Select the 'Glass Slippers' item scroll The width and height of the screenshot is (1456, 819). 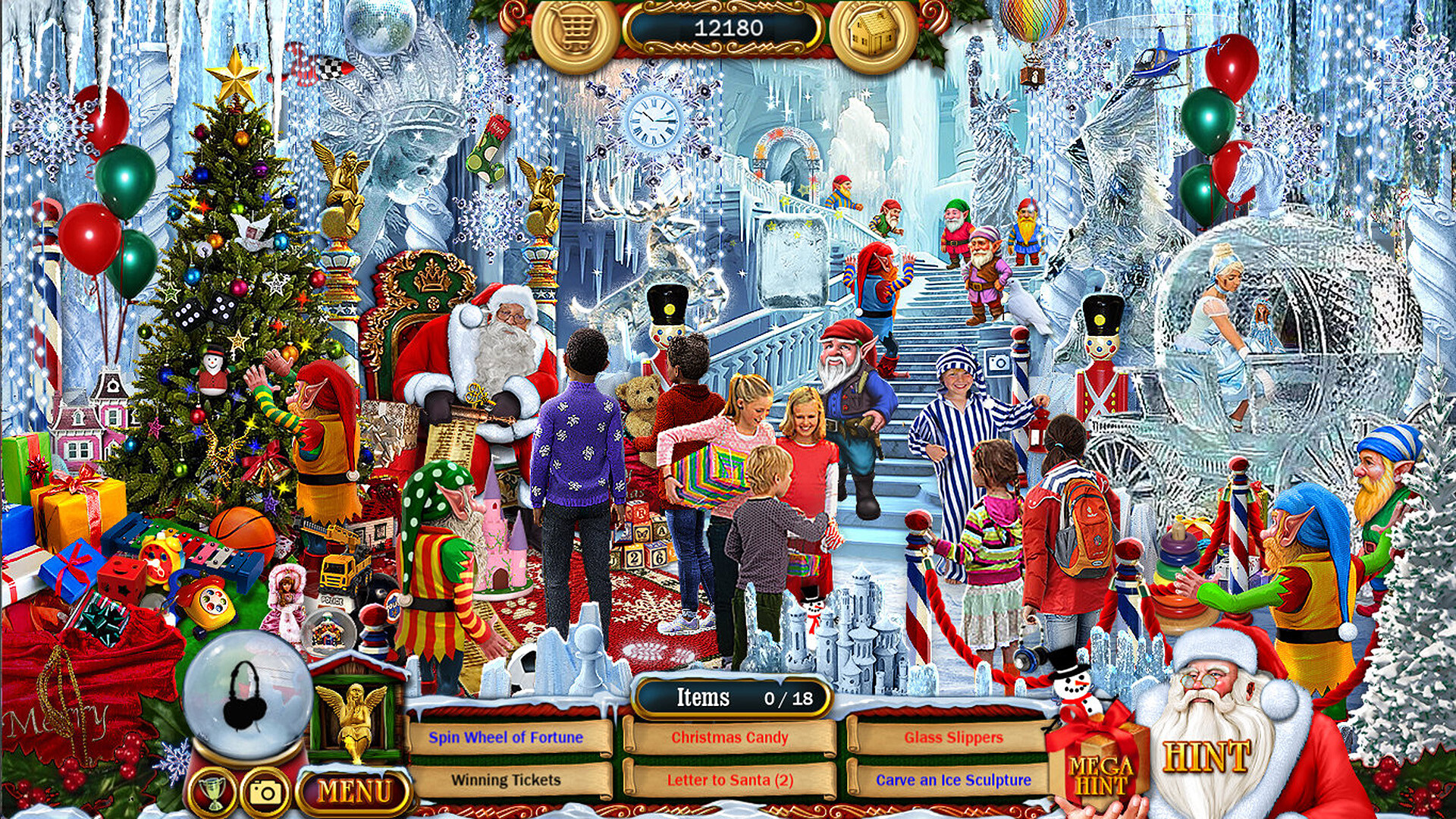pyautogui.click(x=952, y=737)
